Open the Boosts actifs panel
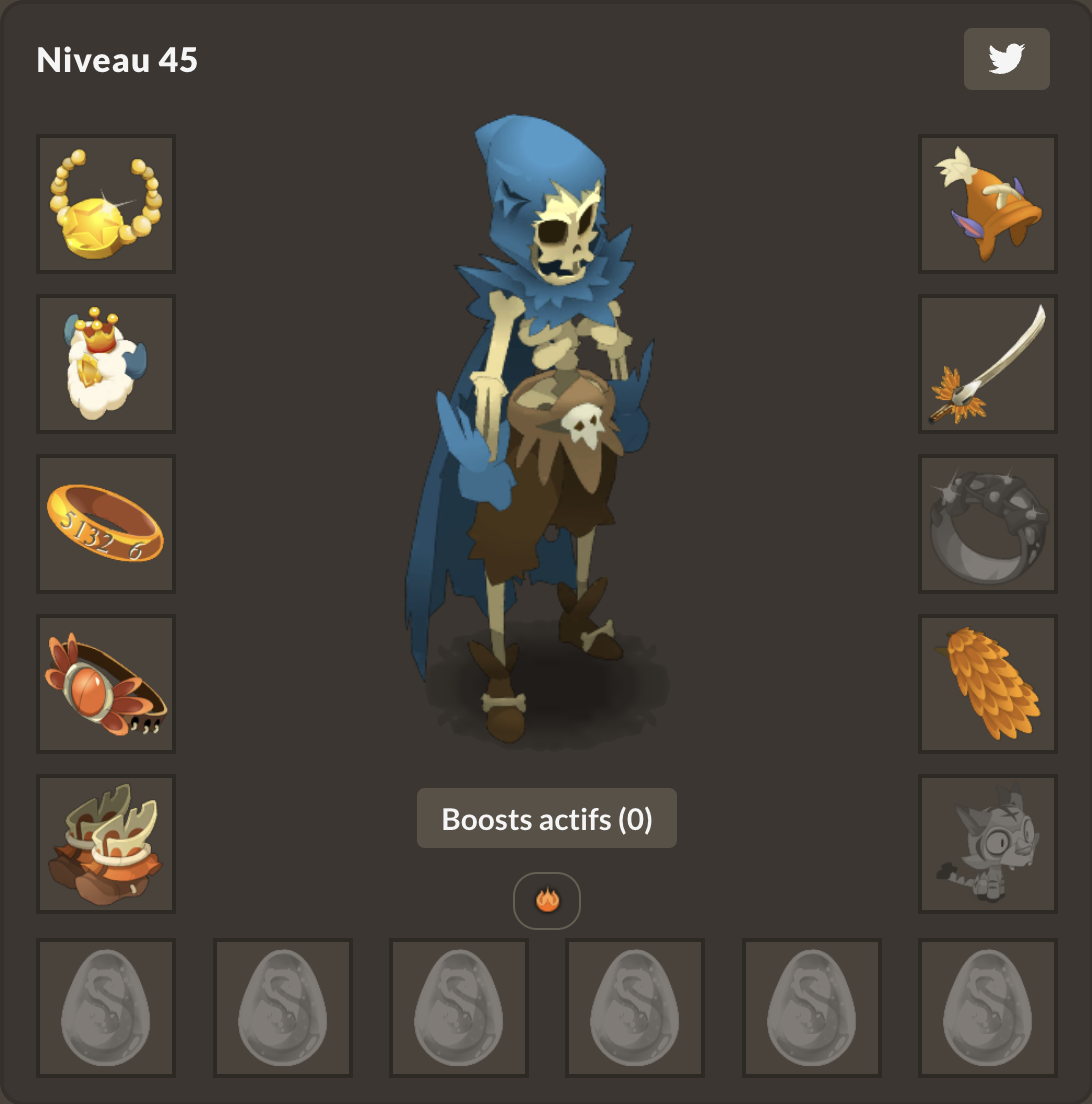 coord(546,819)
